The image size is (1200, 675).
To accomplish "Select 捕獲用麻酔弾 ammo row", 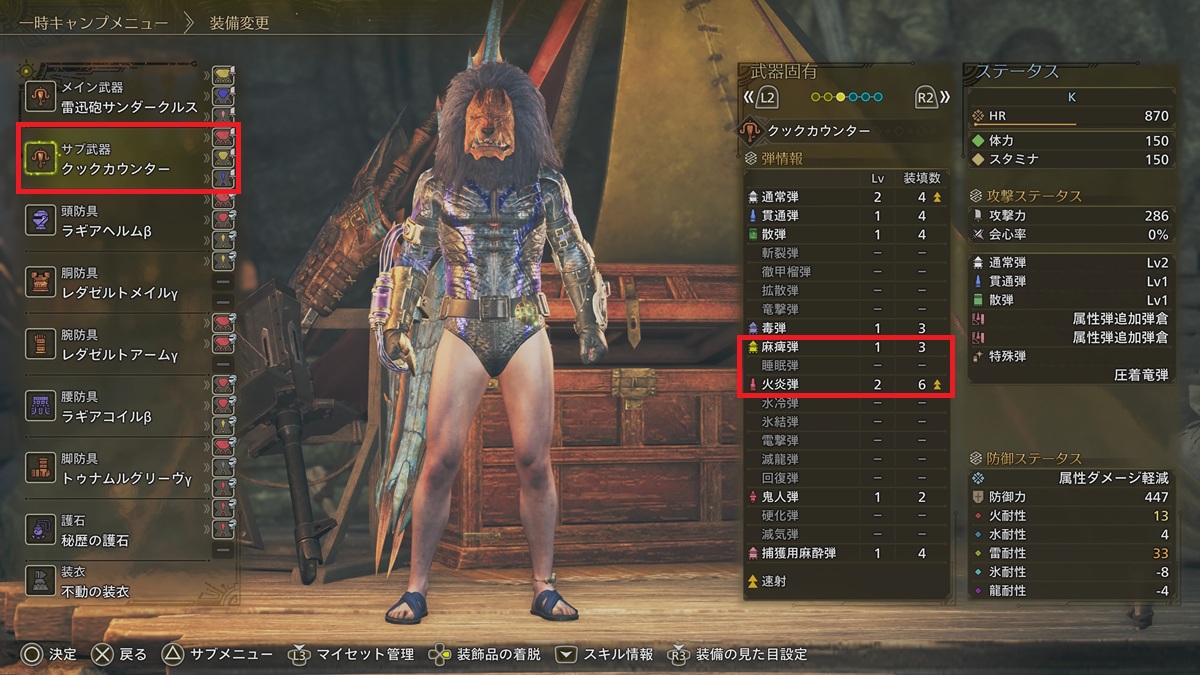I will point(845,553).
